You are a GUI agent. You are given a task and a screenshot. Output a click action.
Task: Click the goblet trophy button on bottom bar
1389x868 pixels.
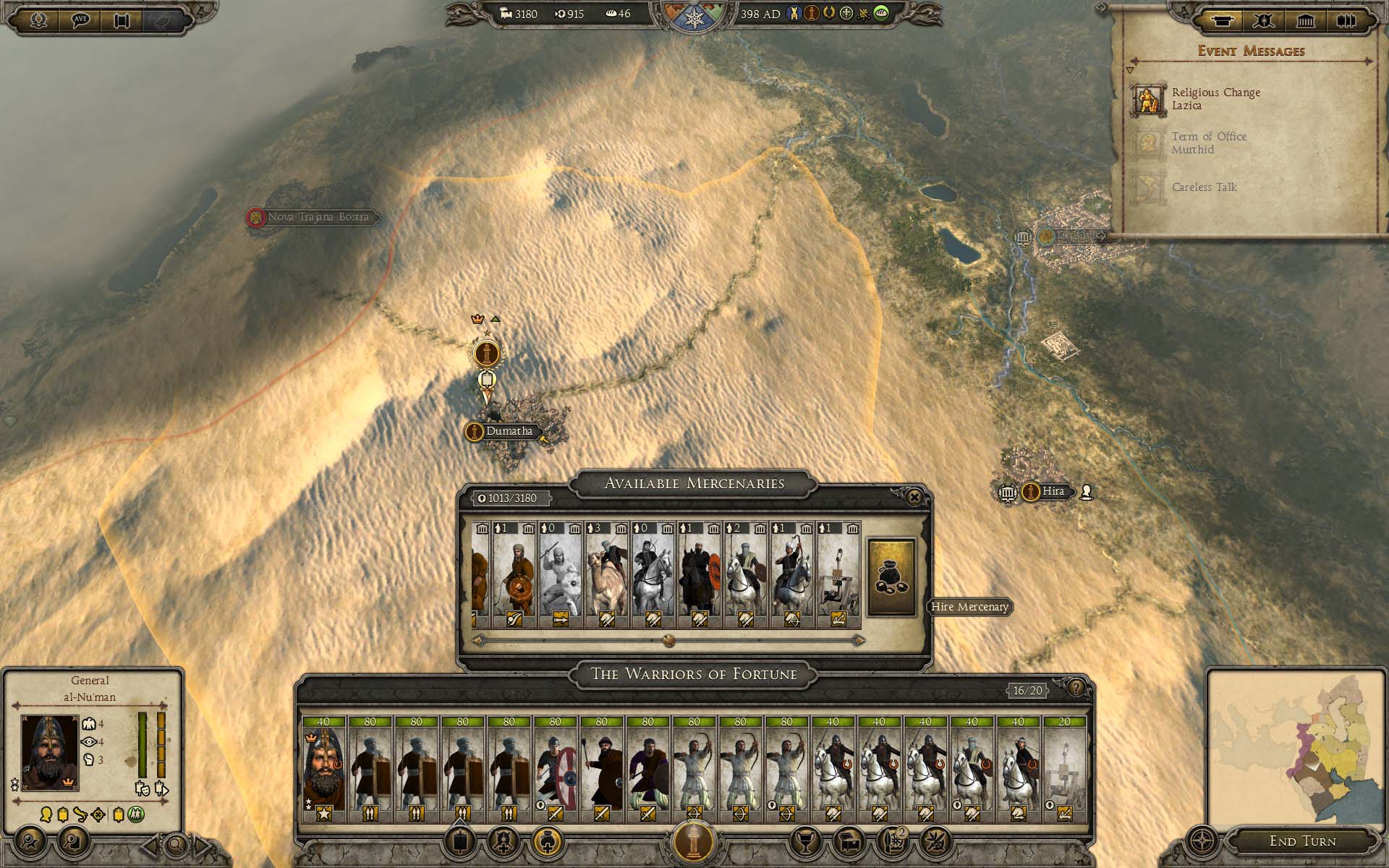(805, 841)
